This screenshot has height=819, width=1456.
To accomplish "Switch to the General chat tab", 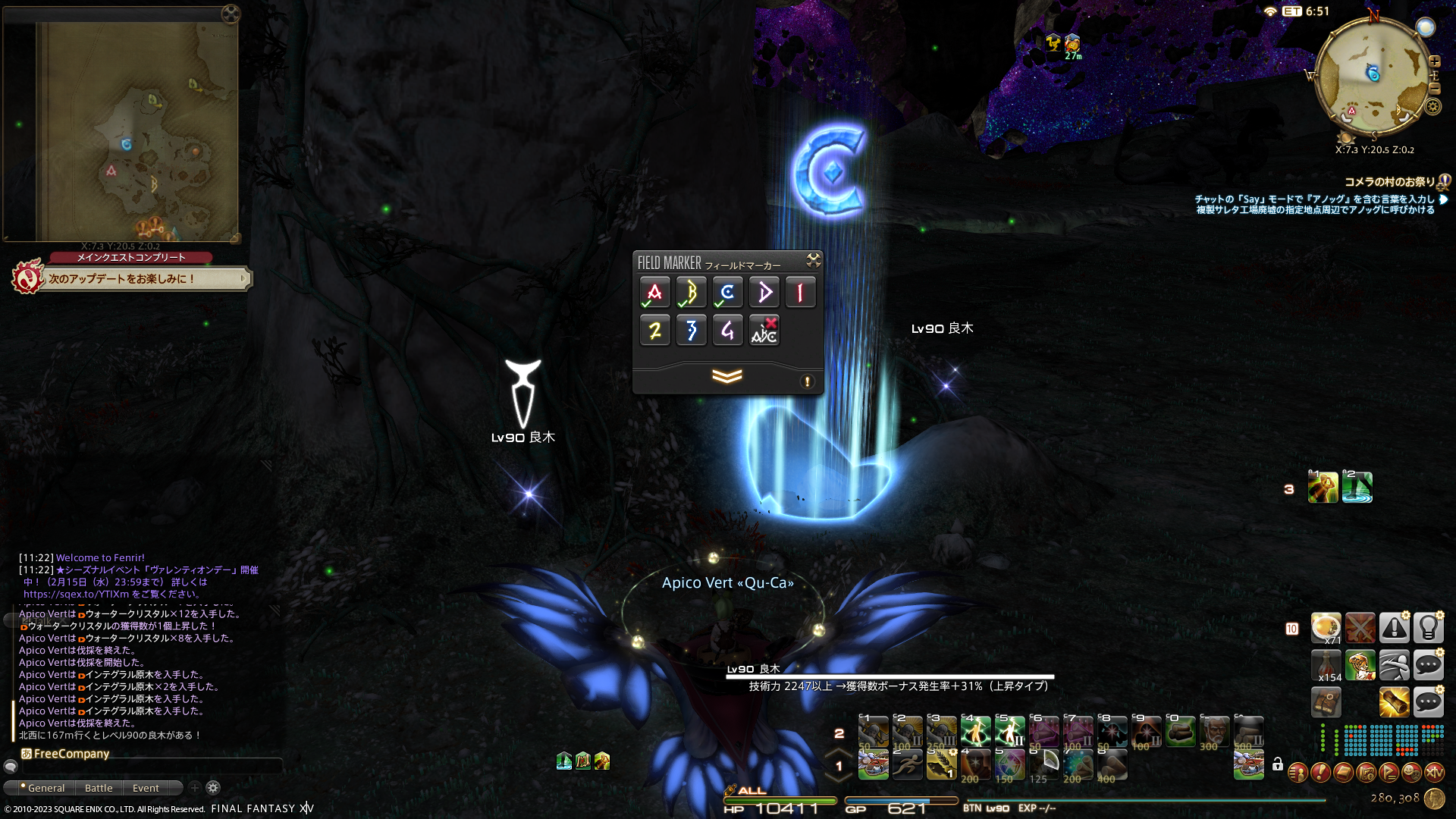I will tap(44, 788).
